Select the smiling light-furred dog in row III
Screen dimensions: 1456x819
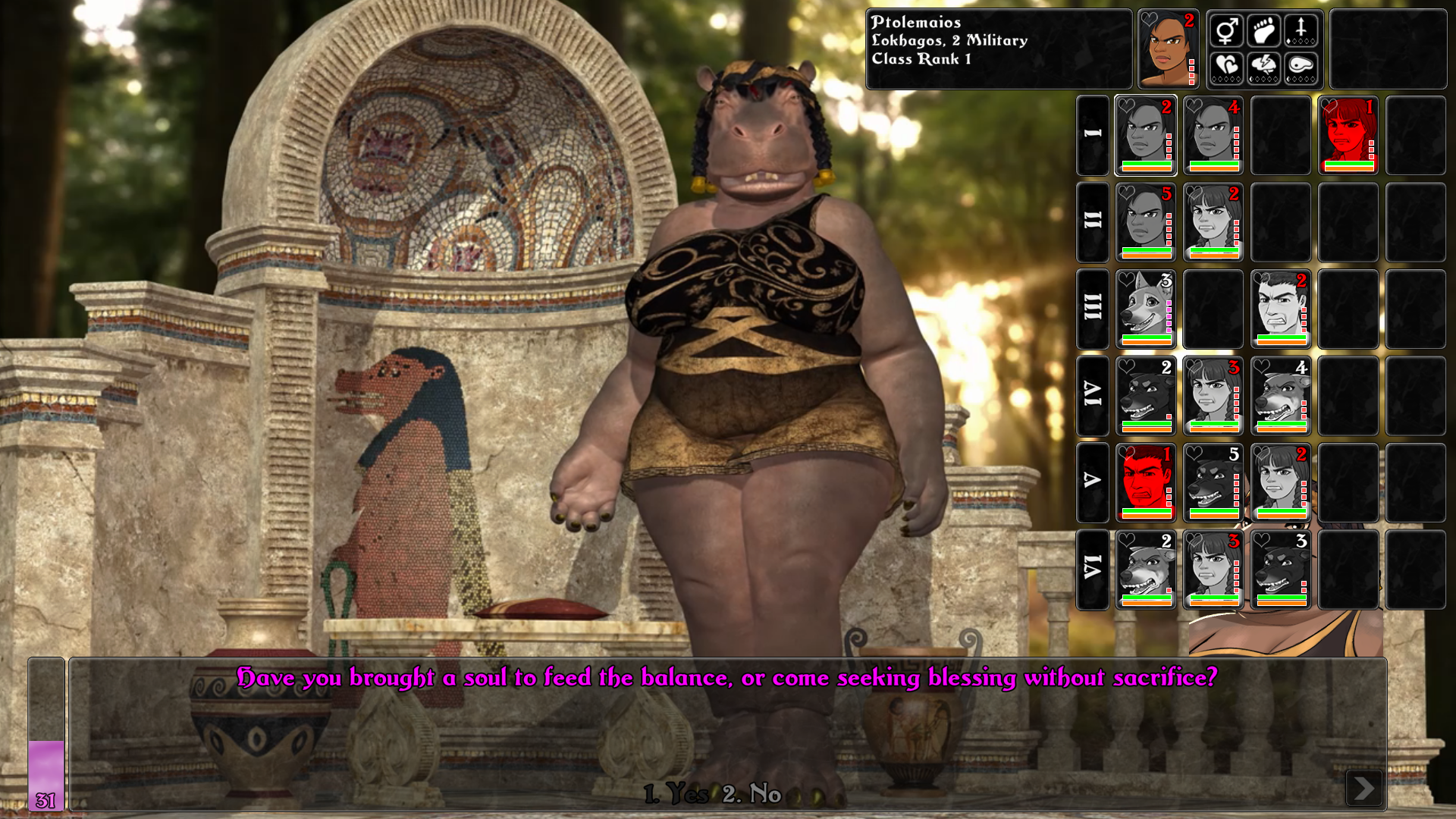point(1146,309)
